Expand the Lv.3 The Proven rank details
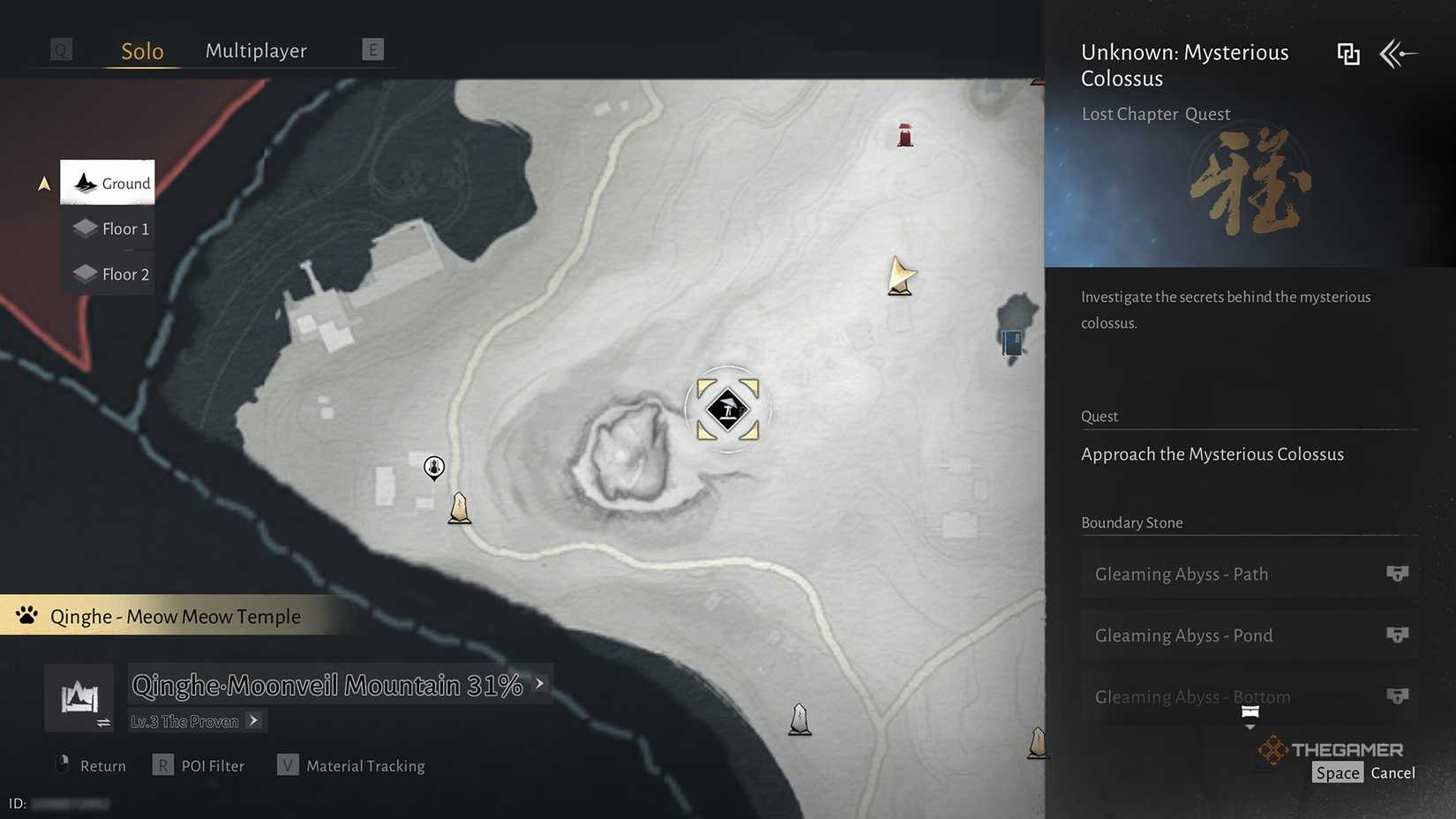The width and height of the screenshot is (1456, 819). click(x=253, y=720)
